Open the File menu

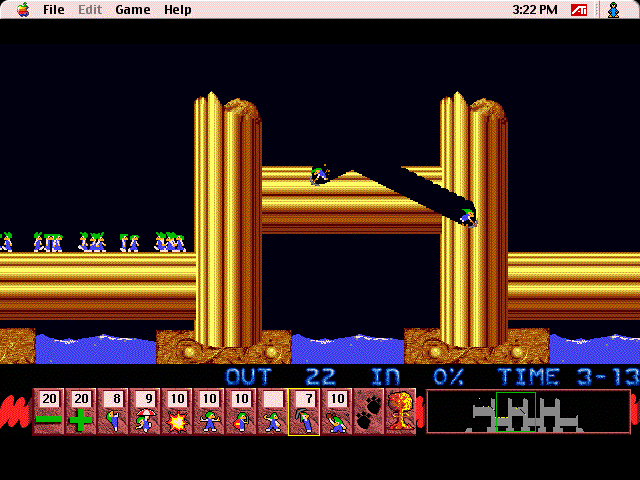[53, 10]
